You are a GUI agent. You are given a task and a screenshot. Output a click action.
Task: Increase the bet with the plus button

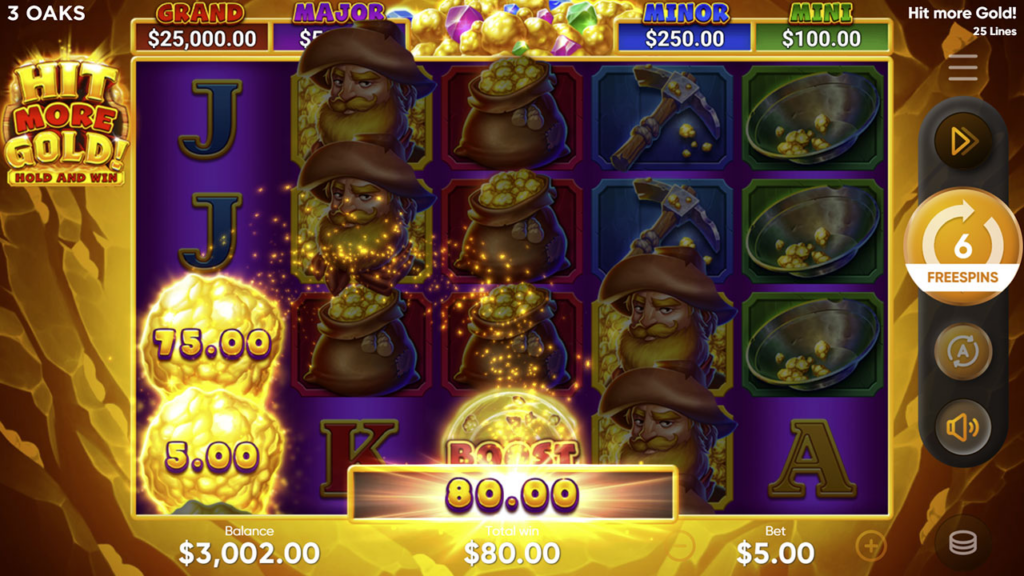pos(871,545)
